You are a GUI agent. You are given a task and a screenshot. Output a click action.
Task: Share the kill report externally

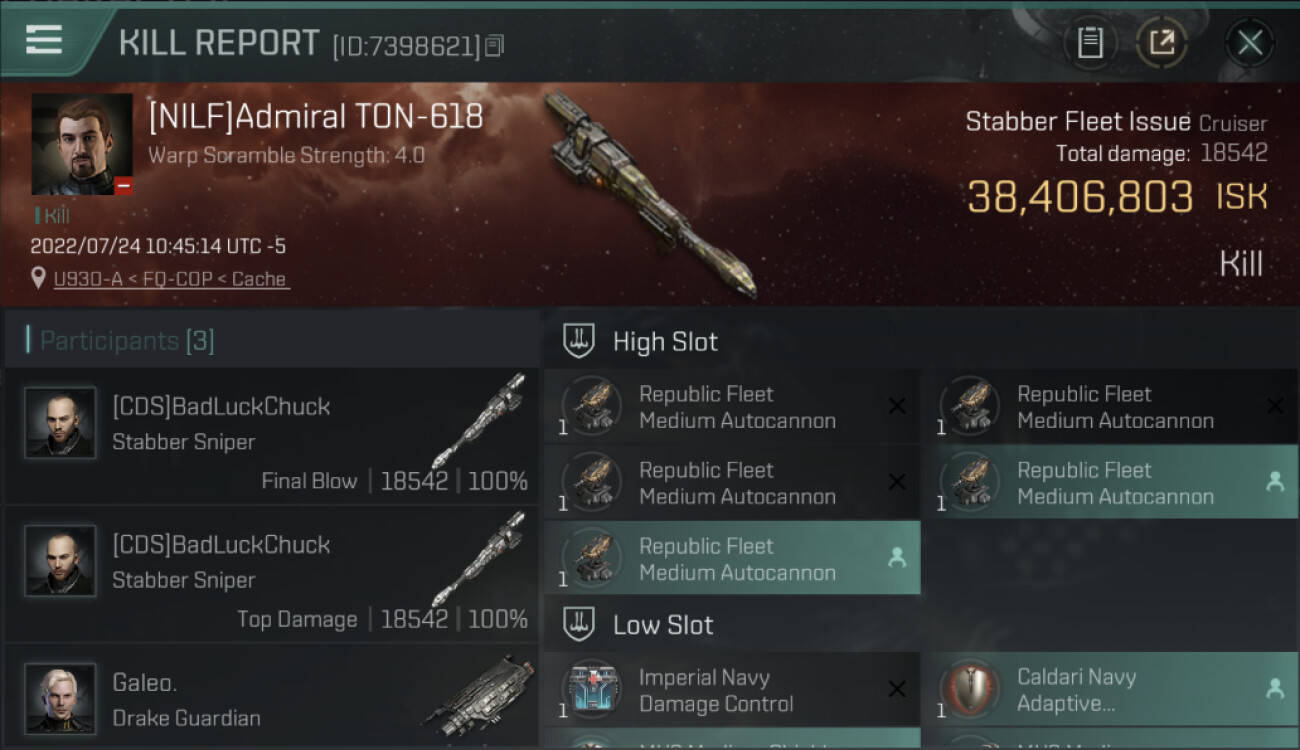pos(1161,42)
